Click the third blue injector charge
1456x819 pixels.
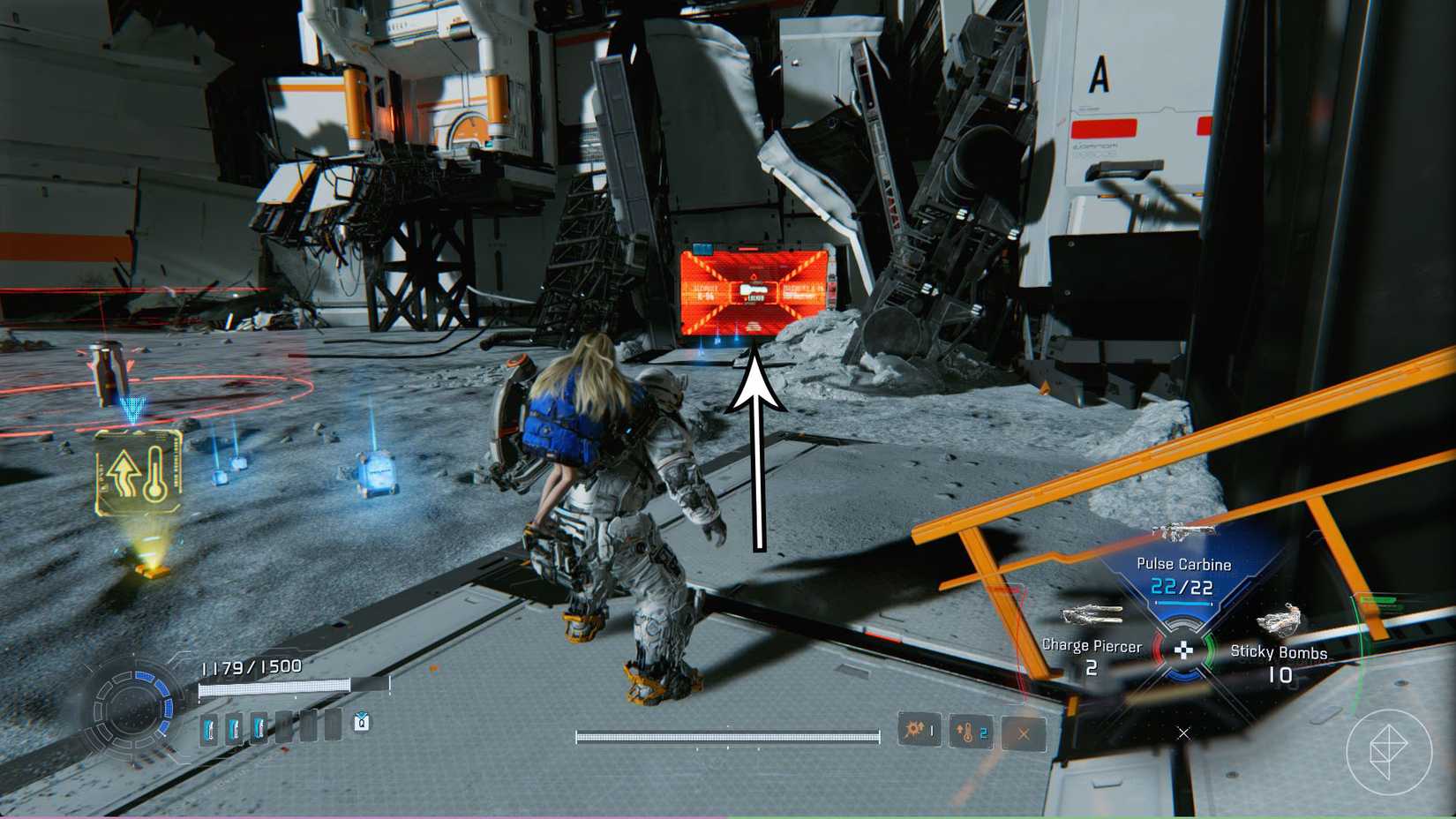(x=258, y=727)
